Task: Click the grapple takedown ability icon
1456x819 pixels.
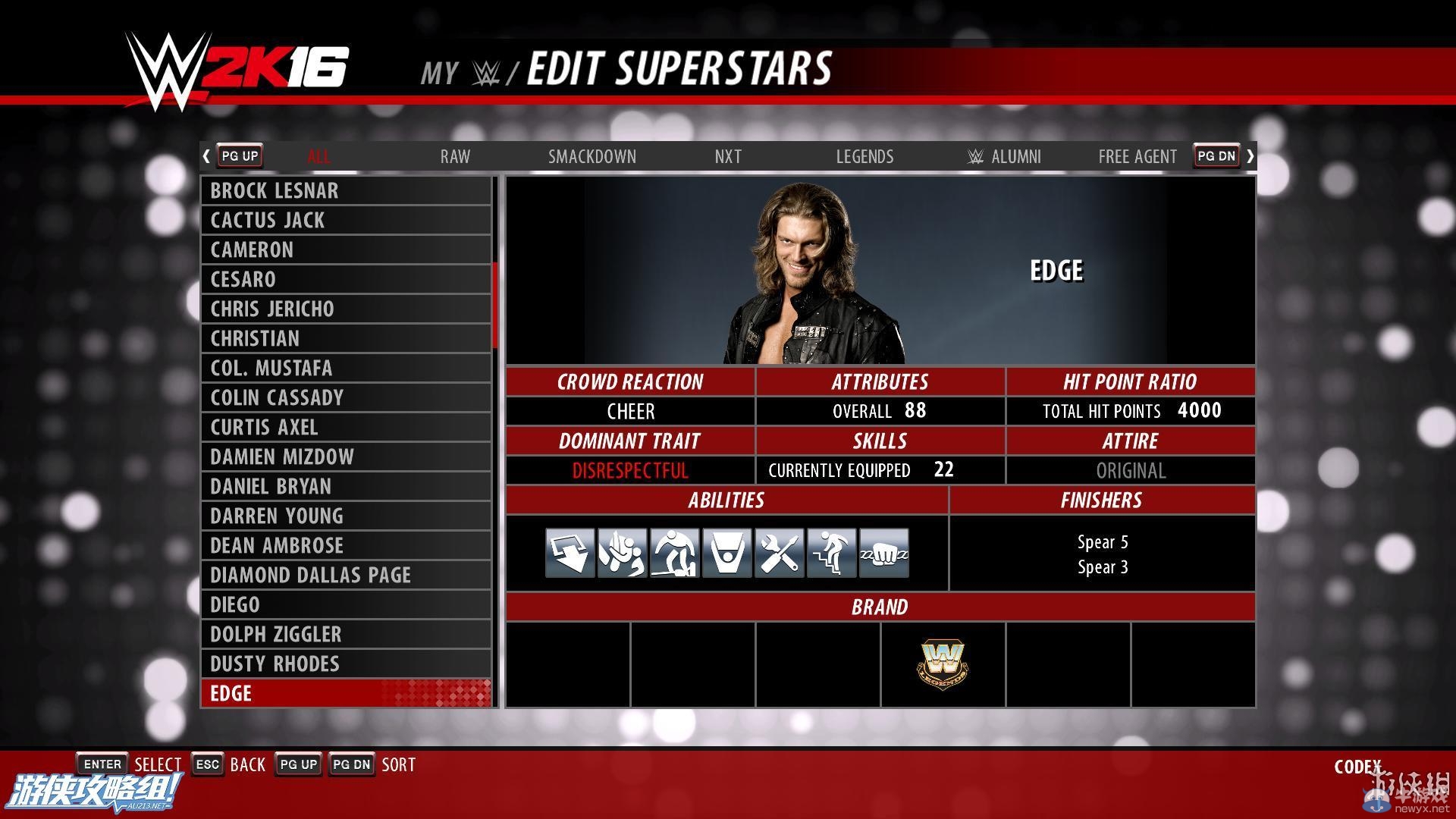Action: coord(622,553)
